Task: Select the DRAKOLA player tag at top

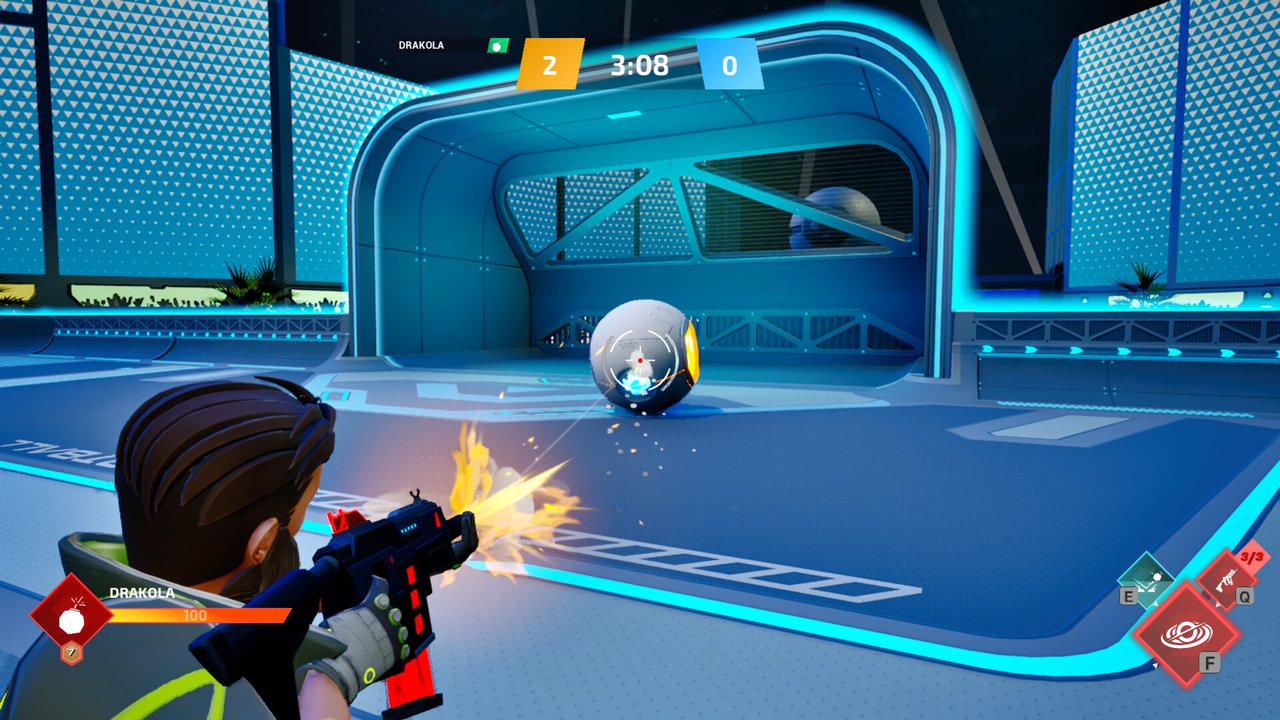Action: [x=421, y=45]
